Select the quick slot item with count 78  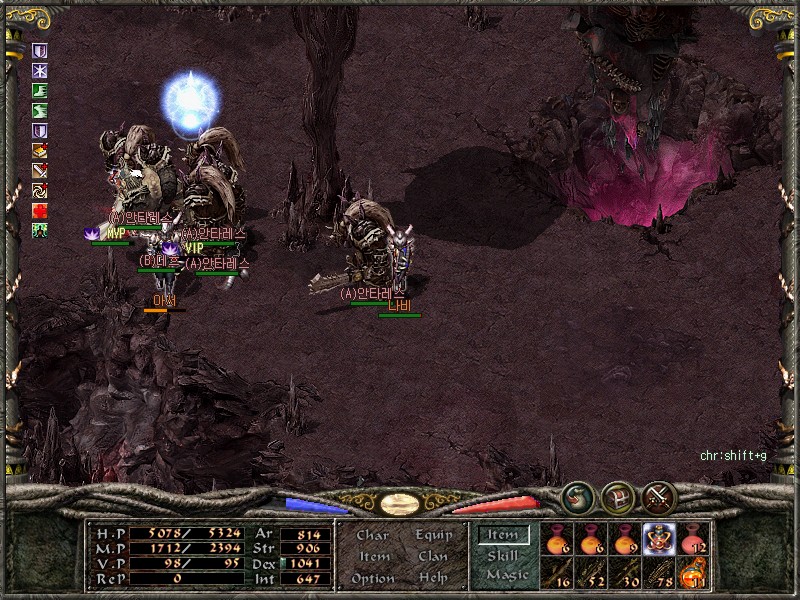point(659,573)
